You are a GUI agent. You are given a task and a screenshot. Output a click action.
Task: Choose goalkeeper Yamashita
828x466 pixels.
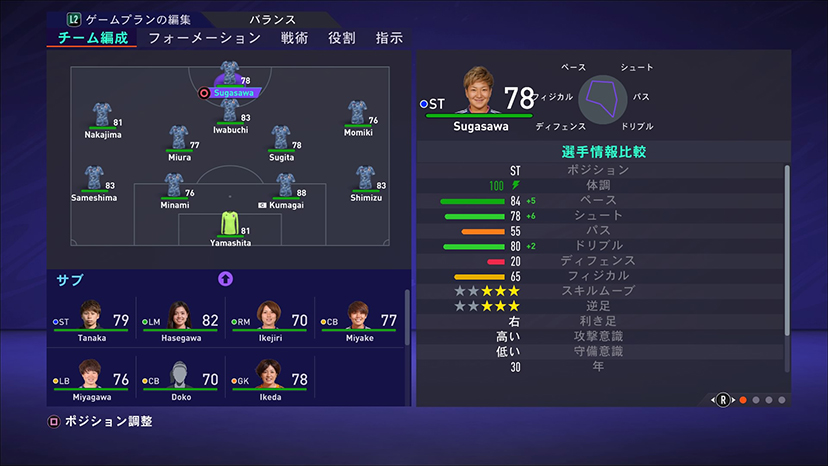(x=230, y=226)
